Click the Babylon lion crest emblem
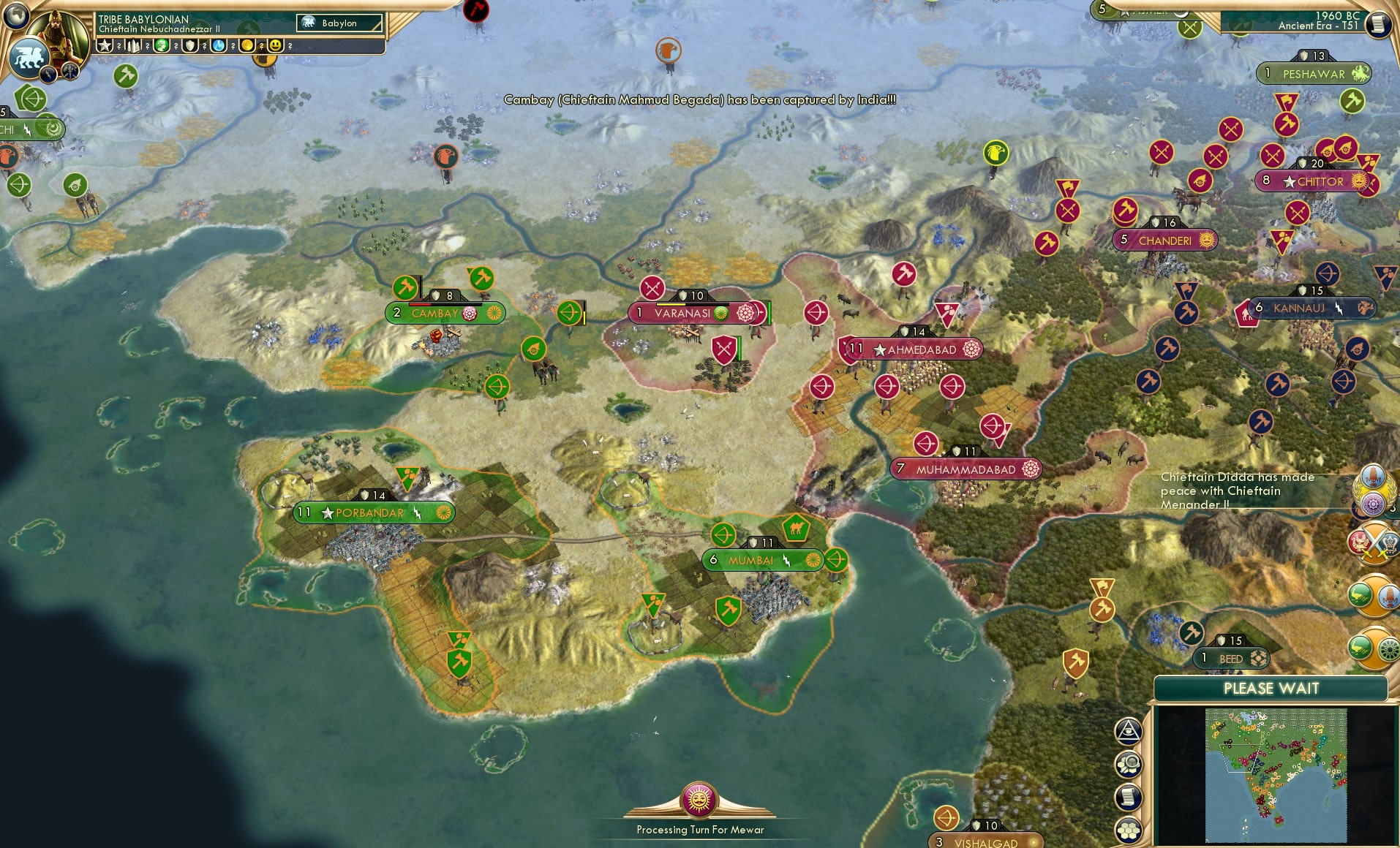This screenshot has width=1400, height=848. (29, 56)
